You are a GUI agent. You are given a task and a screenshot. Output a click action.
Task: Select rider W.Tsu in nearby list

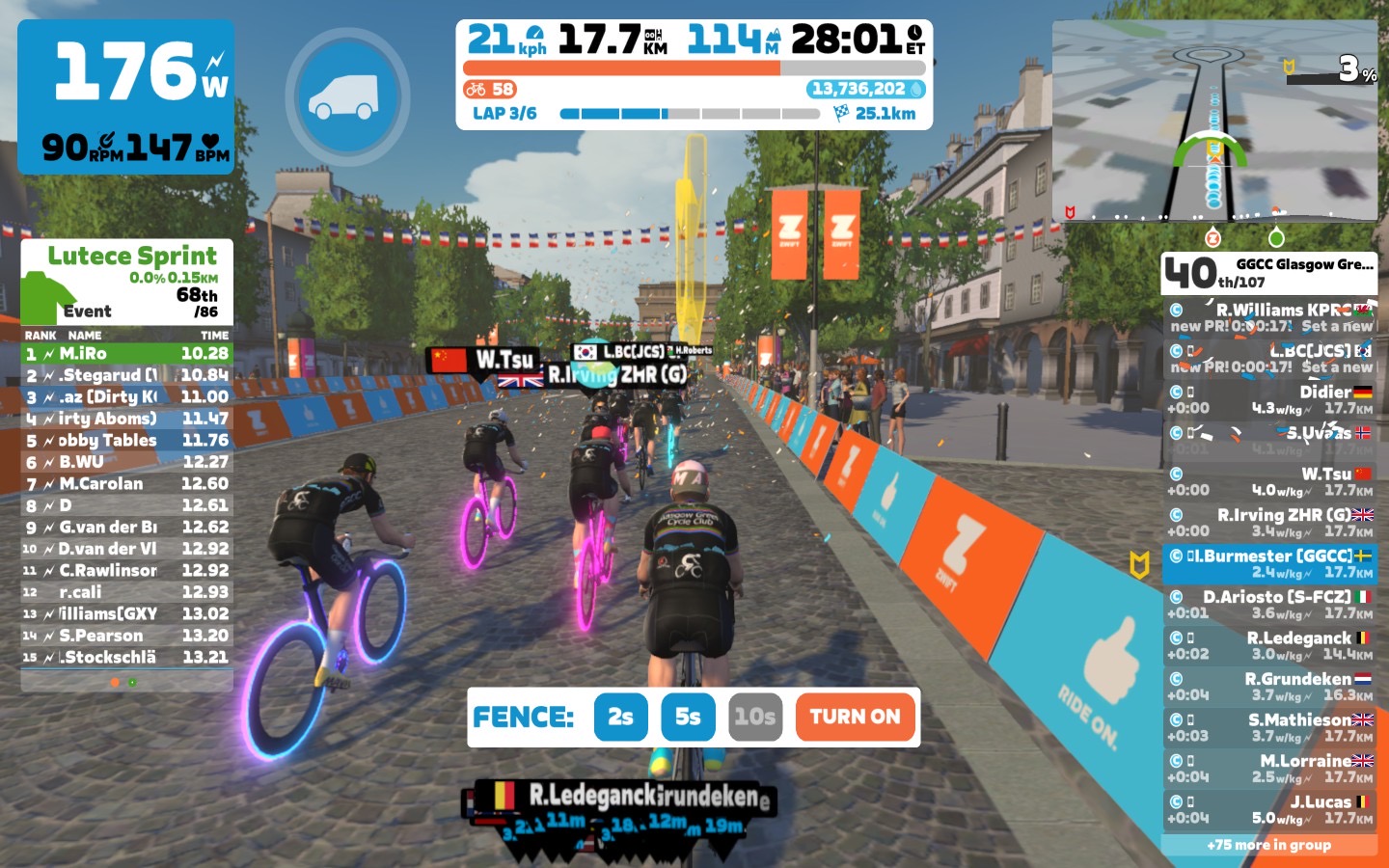[1269, 481]
